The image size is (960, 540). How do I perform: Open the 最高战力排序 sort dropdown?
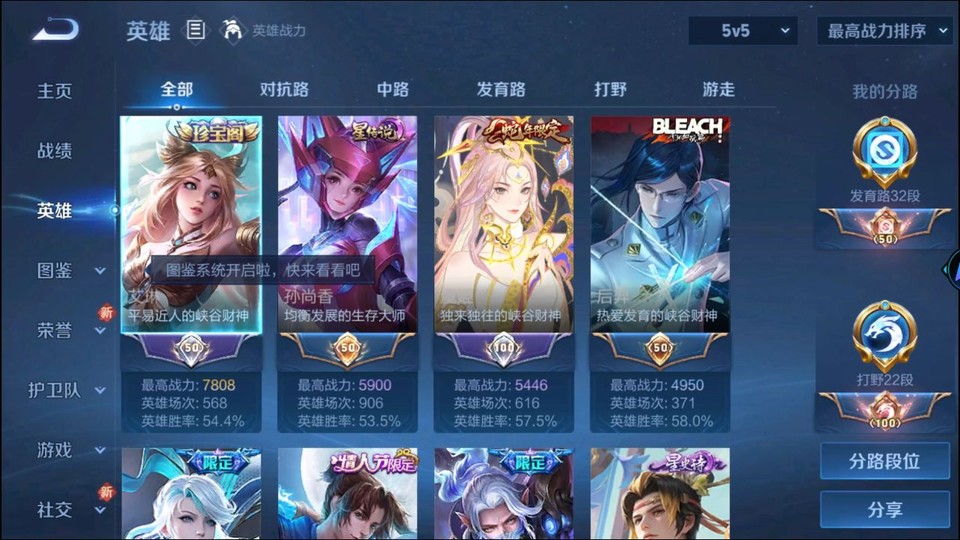coord(885,31)
